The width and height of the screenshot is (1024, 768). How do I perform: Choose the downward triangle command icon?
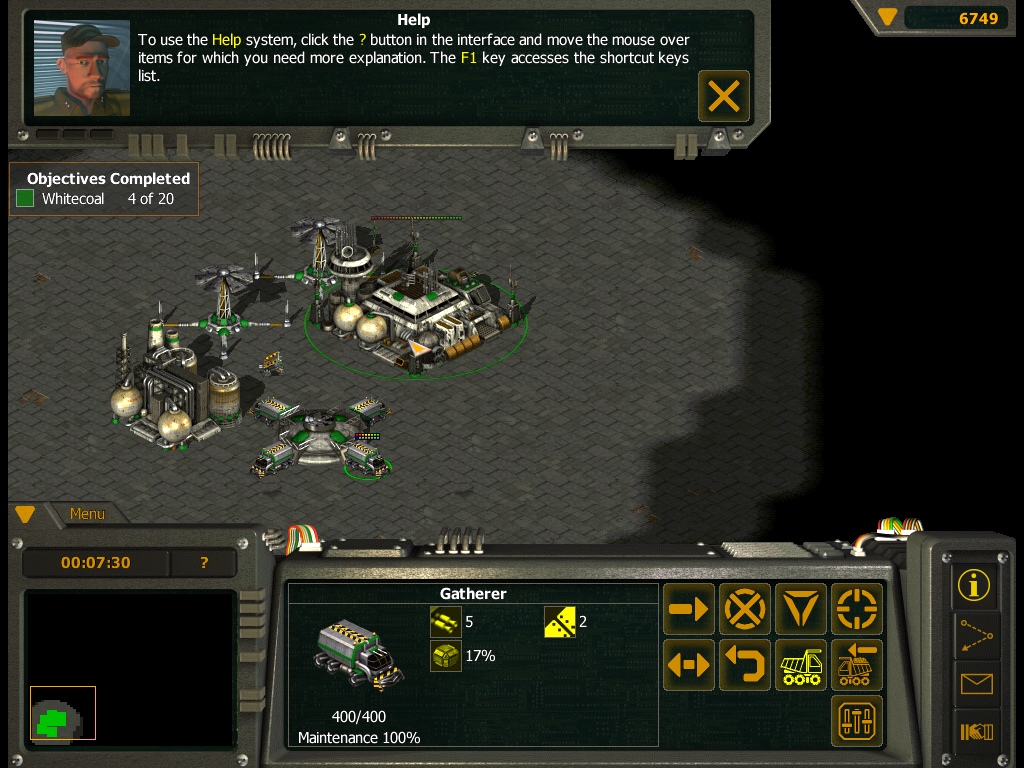(x=801, y=609)
